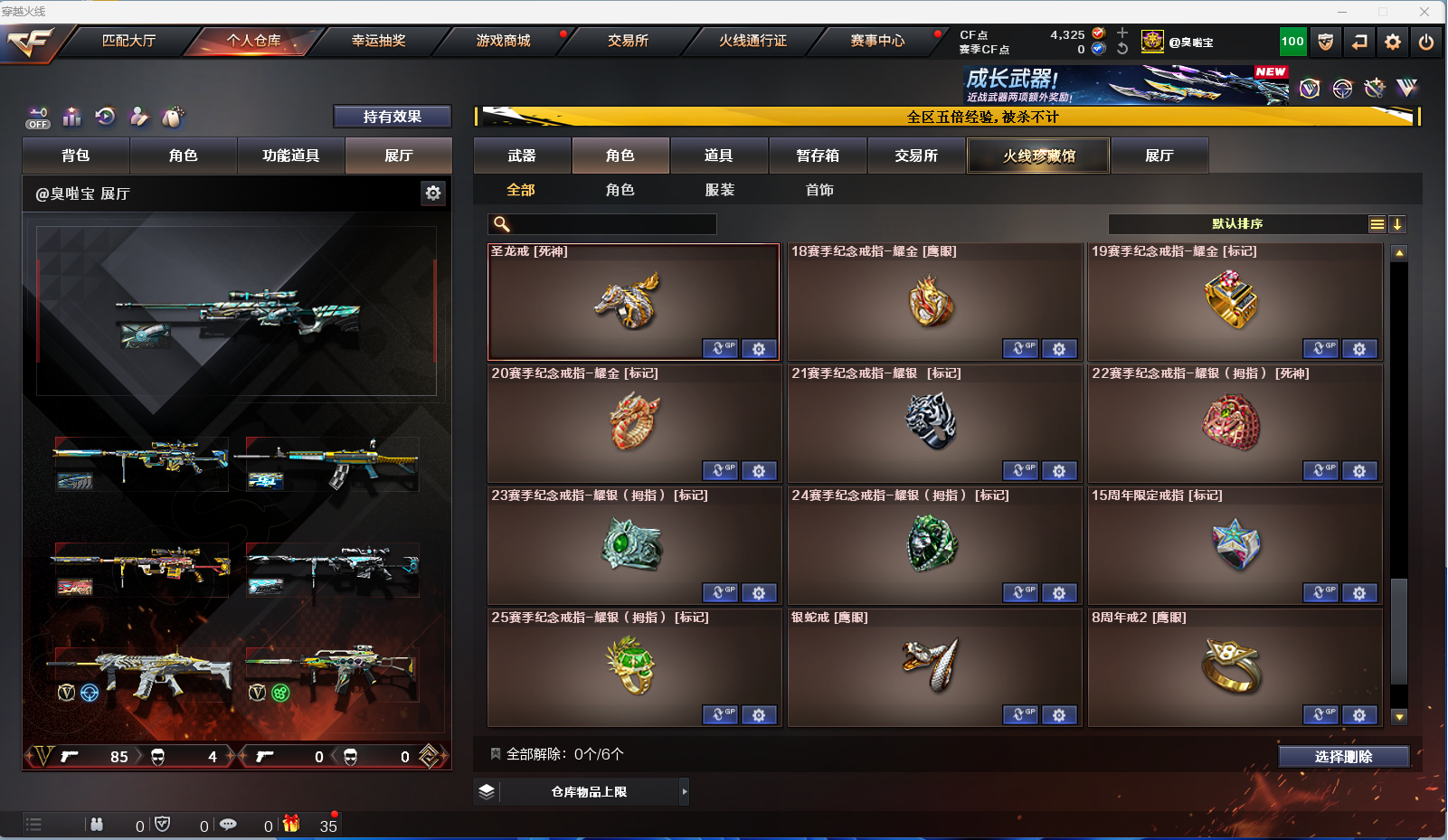Screen dimensions: 1448x840
Task: Select the 武器 weapons tab
Action: 522,156
